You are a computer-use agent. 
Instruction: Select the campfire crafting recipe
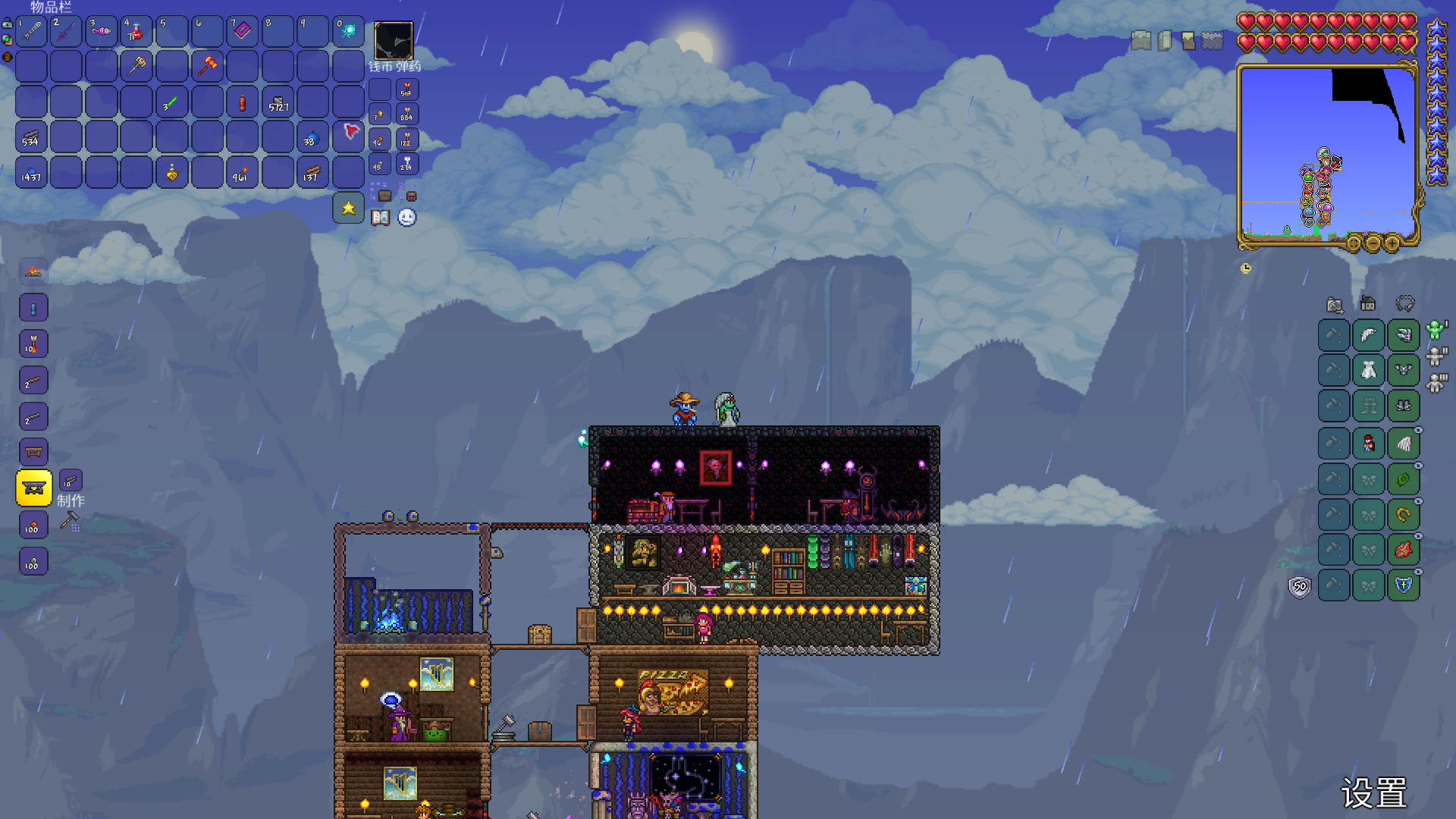click(33, 271)
